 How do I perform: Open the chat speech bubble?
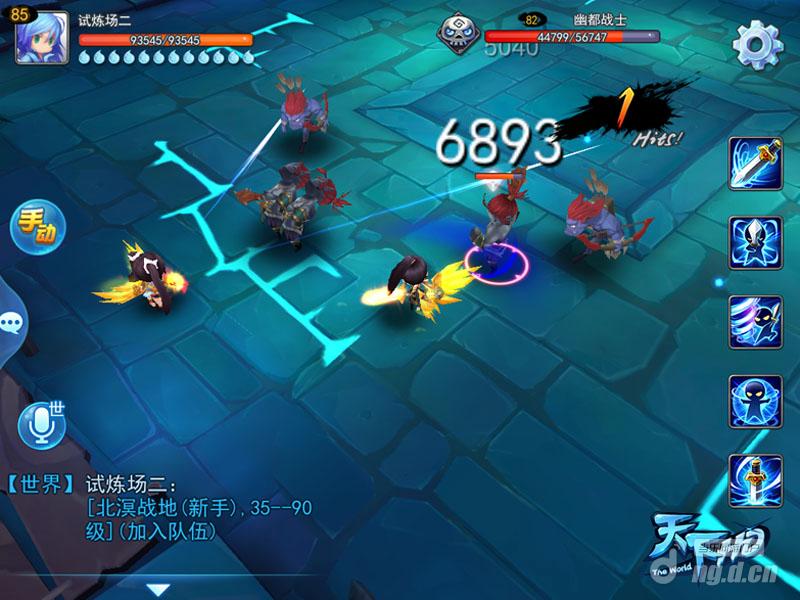point(13,322)
